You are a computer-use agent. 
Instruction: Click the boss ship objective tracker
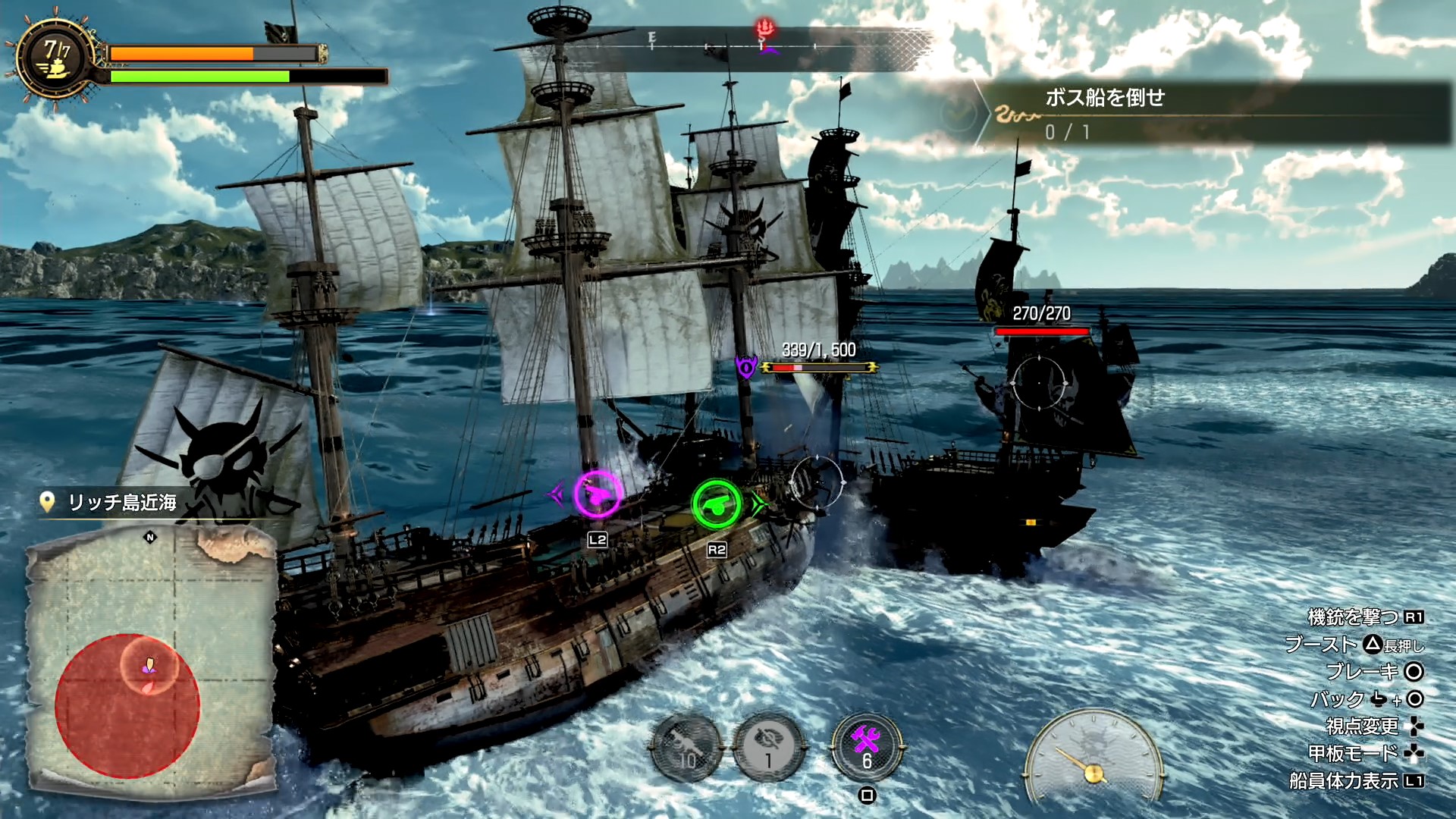click(x=1213, y=114)
